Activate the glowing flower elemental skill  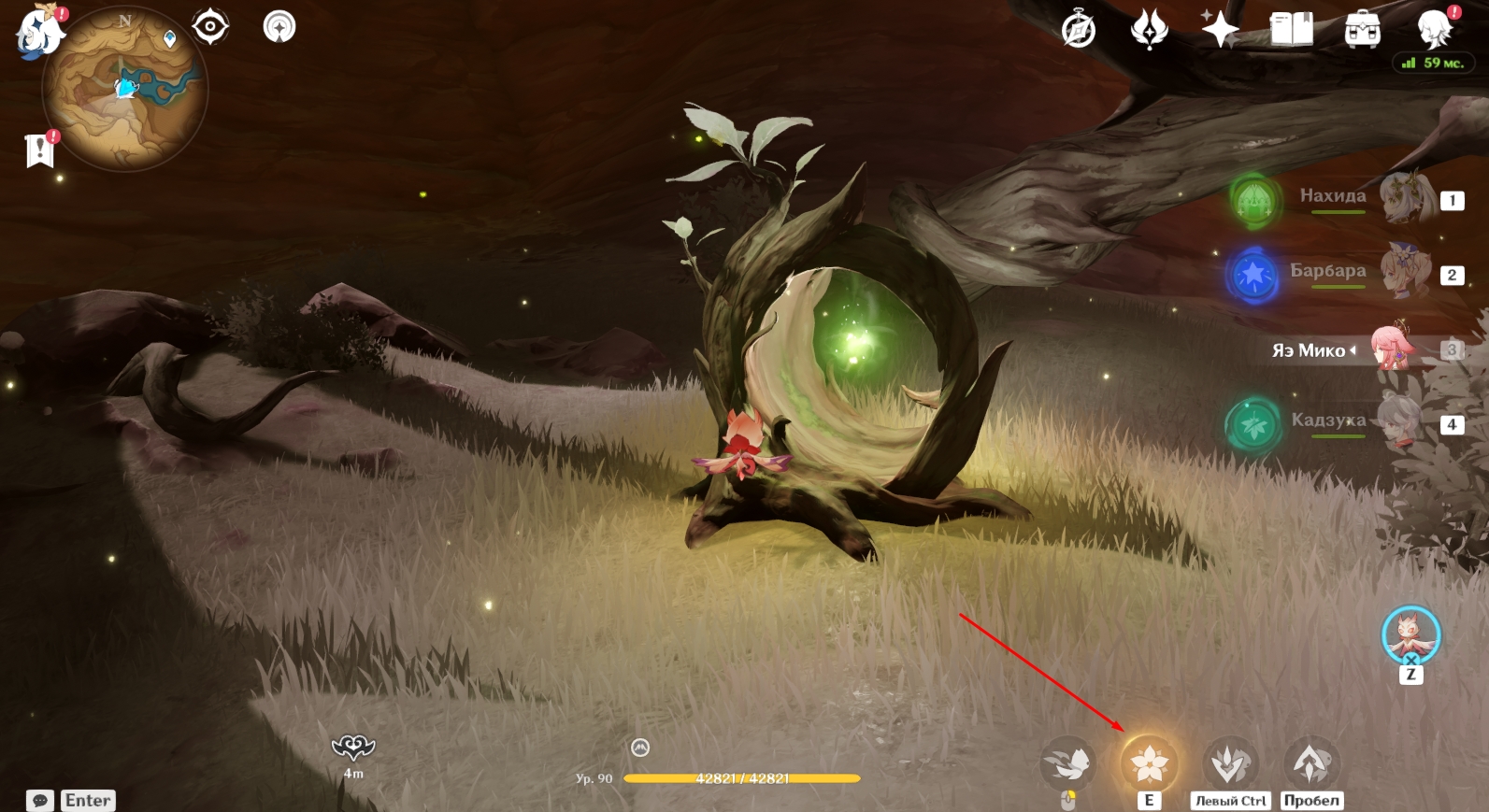pyautogui.click(x=1149, y=764)
